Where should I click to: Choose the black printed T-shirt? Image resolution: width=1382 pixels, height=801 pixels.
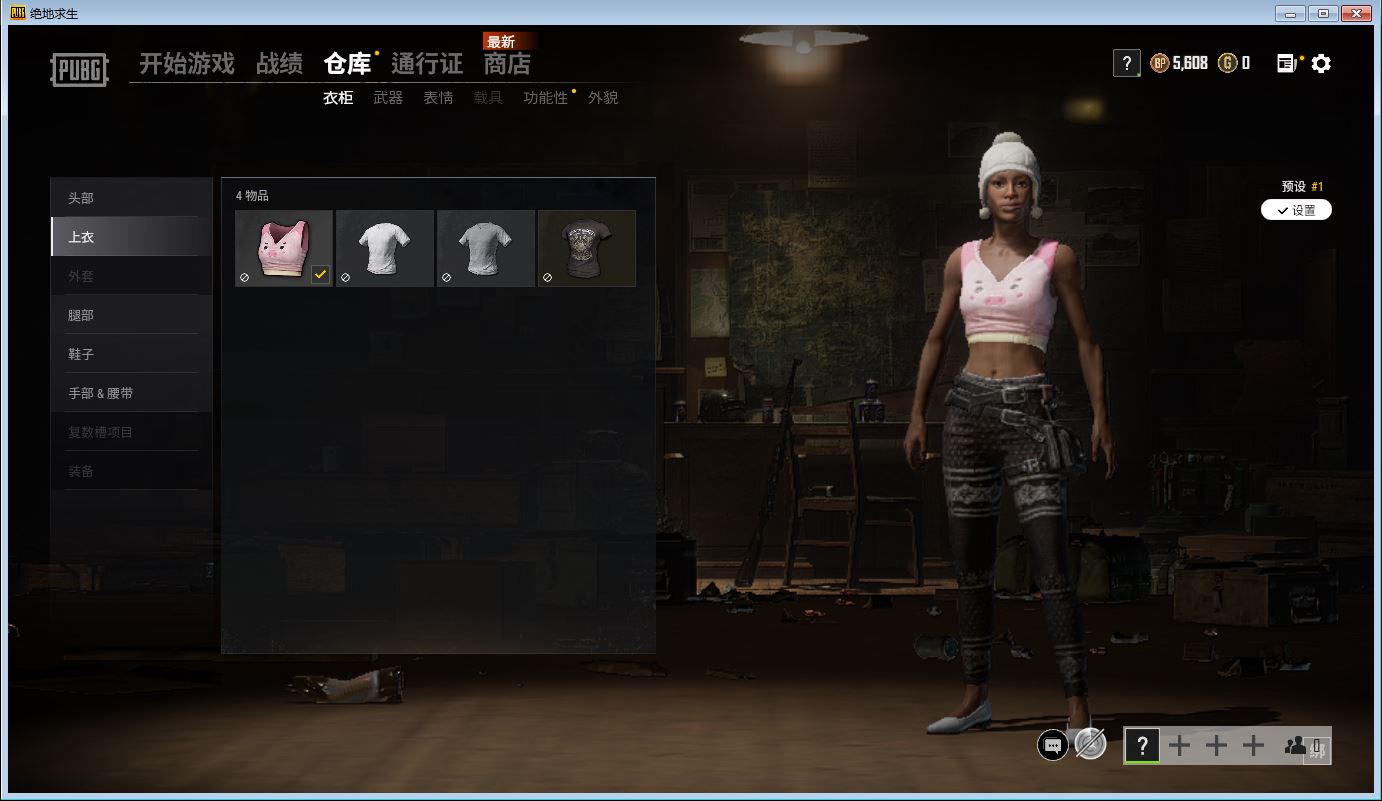click(587, 248)
